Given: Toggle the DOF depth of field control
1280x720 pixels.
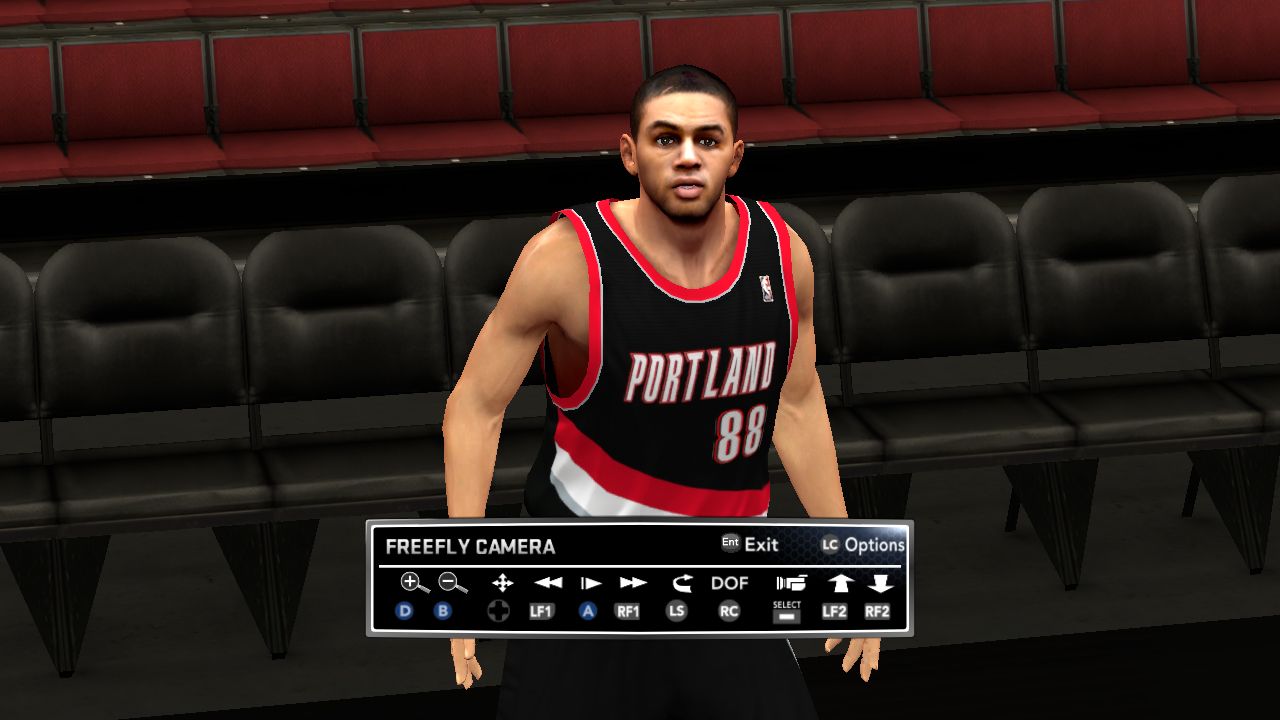Looking at the screenshot, I should [730, 583].
